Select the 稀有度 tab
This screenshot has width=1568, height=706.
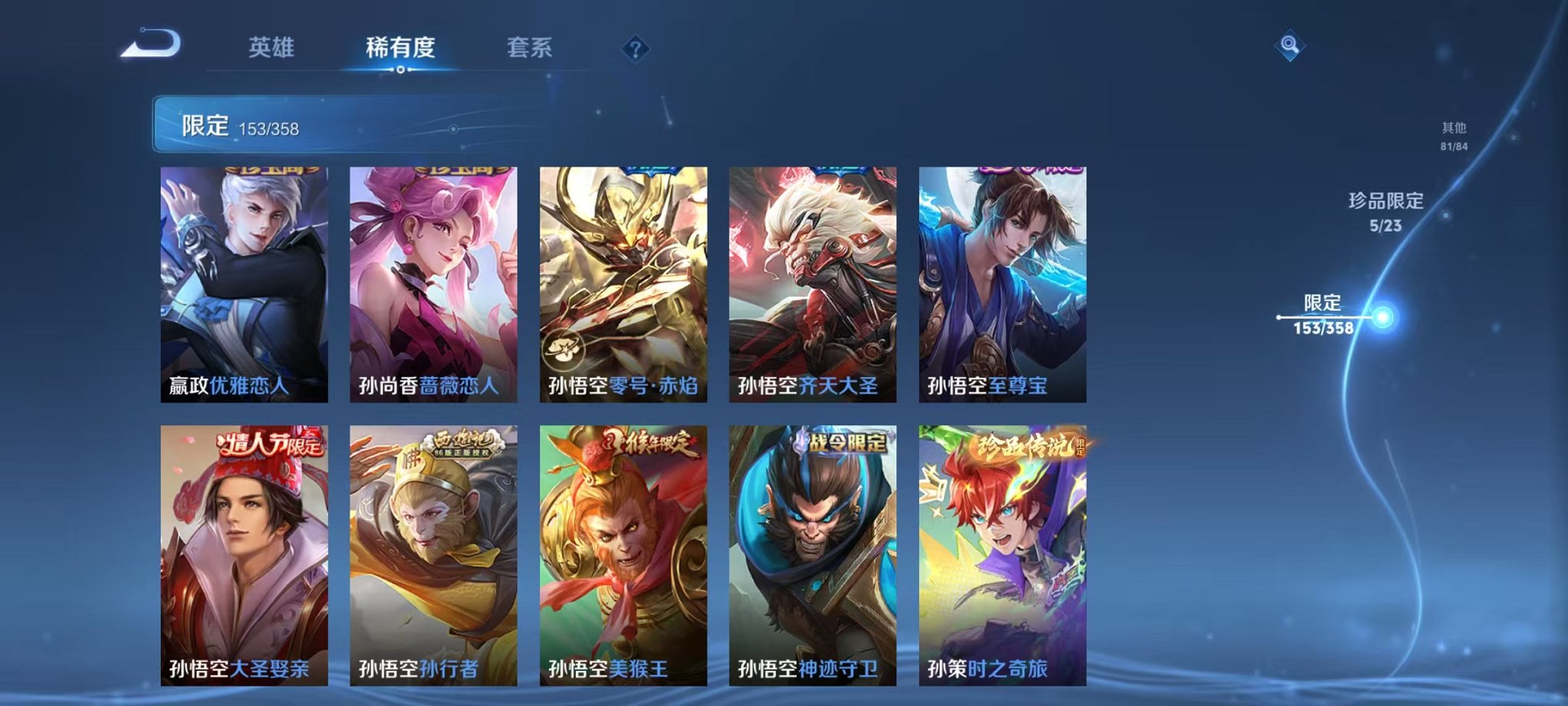click(400, 46)
